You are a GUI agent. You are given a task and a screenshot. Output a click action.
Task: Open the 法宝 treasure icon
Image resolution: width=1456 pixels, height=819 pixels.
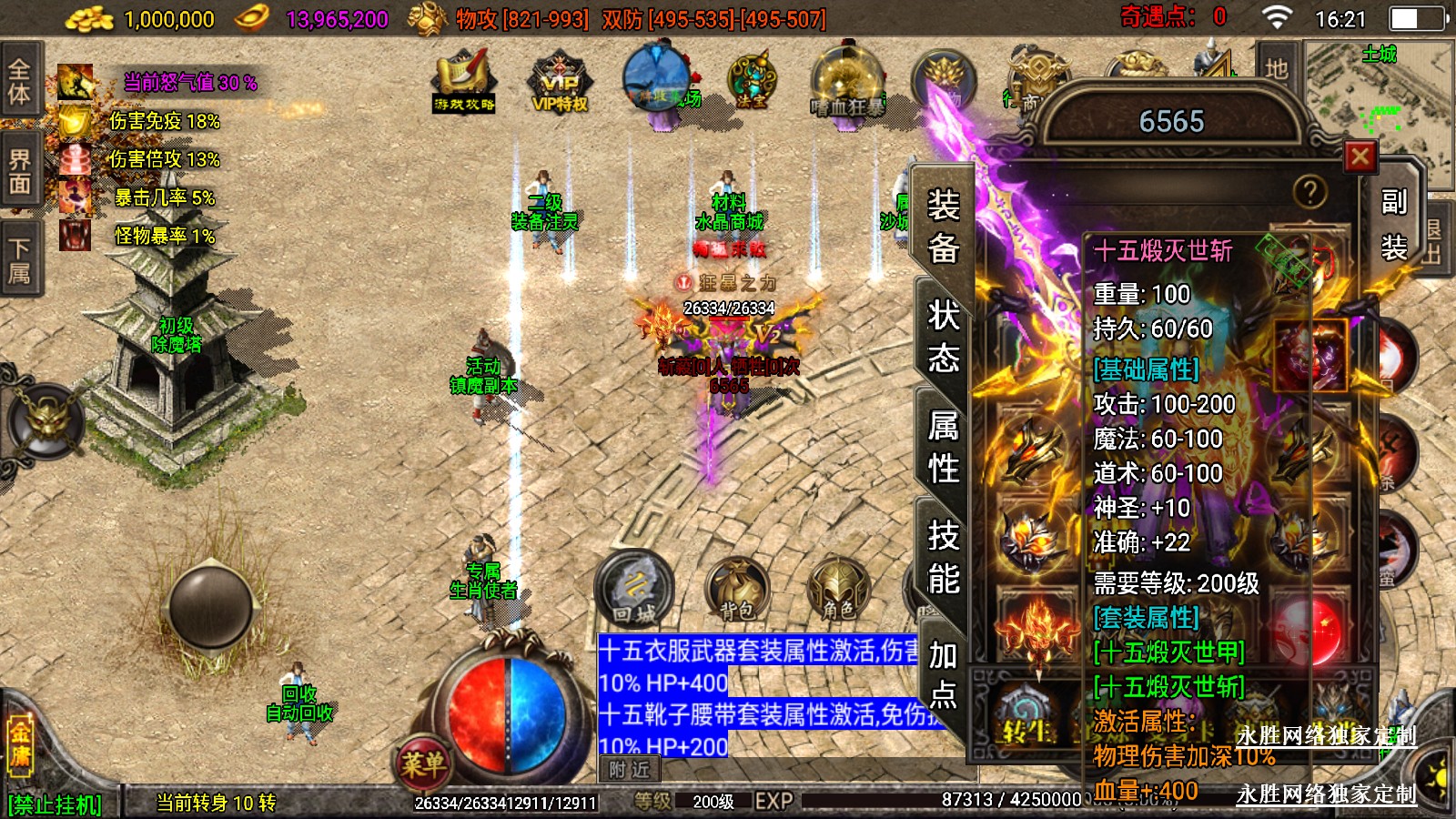(x=752, y=80)
